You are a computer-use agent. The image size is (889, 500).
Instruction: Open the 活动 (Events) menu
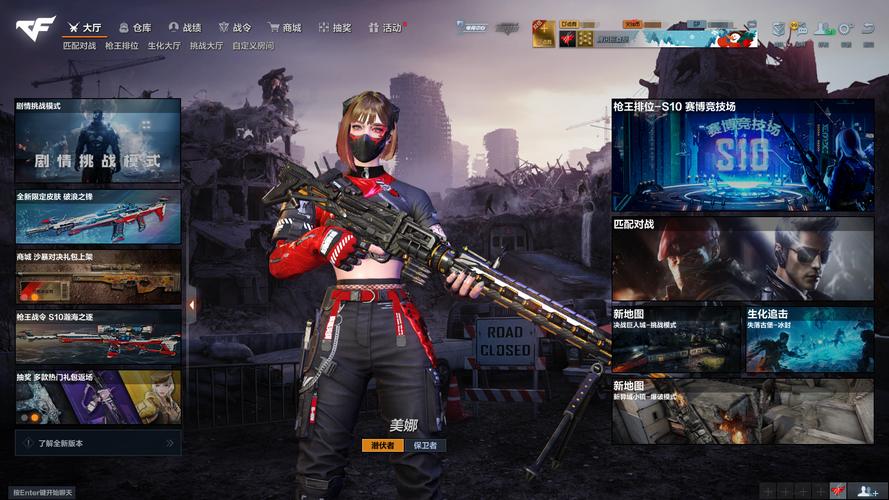click(385, 28)
